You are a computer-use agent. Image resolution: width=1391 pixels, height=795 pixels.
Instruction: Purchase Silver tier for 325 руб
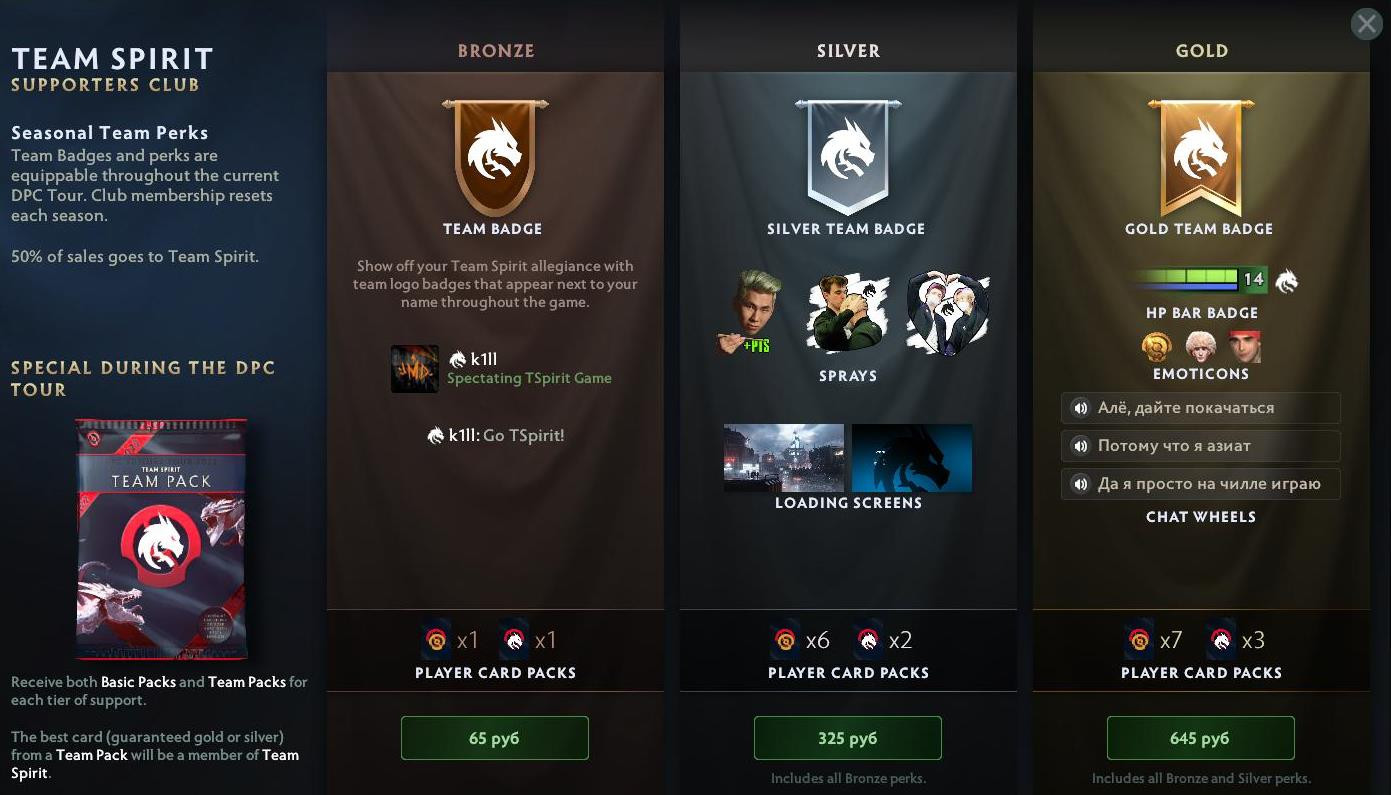tap(847, 738)
